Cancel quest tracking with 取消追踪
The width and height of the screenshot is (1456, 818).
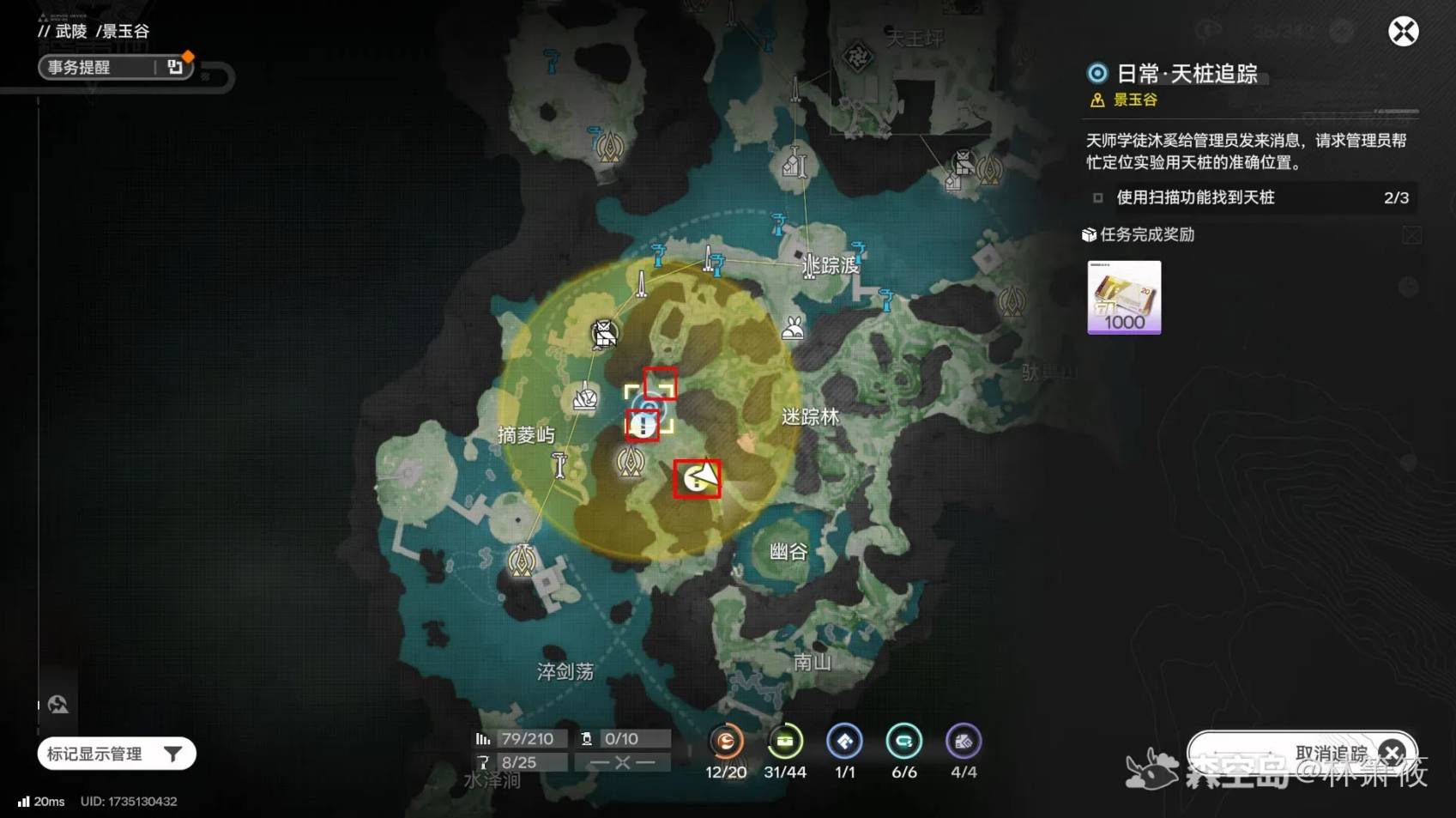(1302, 753)
